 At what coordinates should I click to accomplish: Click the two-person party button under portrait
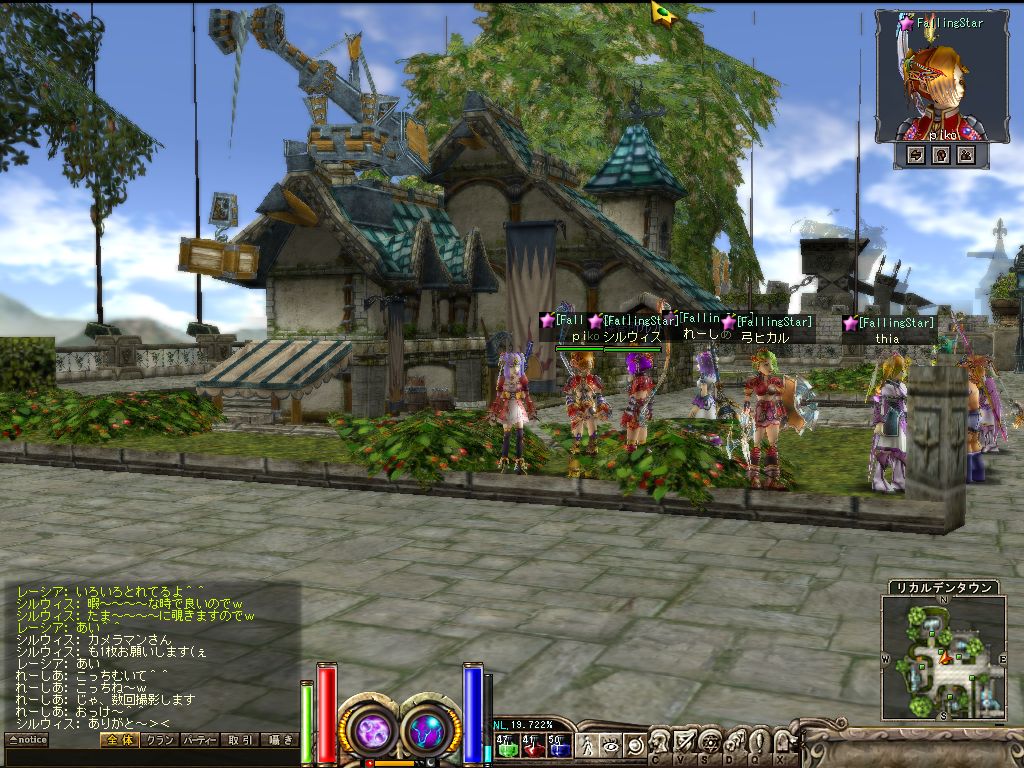(966, 155)
